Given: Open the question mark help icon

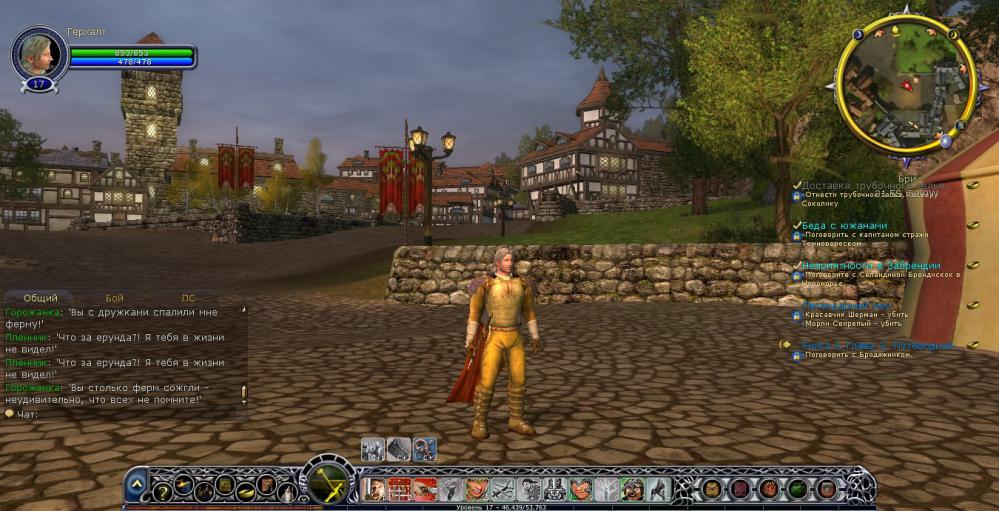Looking at the screenshot, I should (161, 490).
